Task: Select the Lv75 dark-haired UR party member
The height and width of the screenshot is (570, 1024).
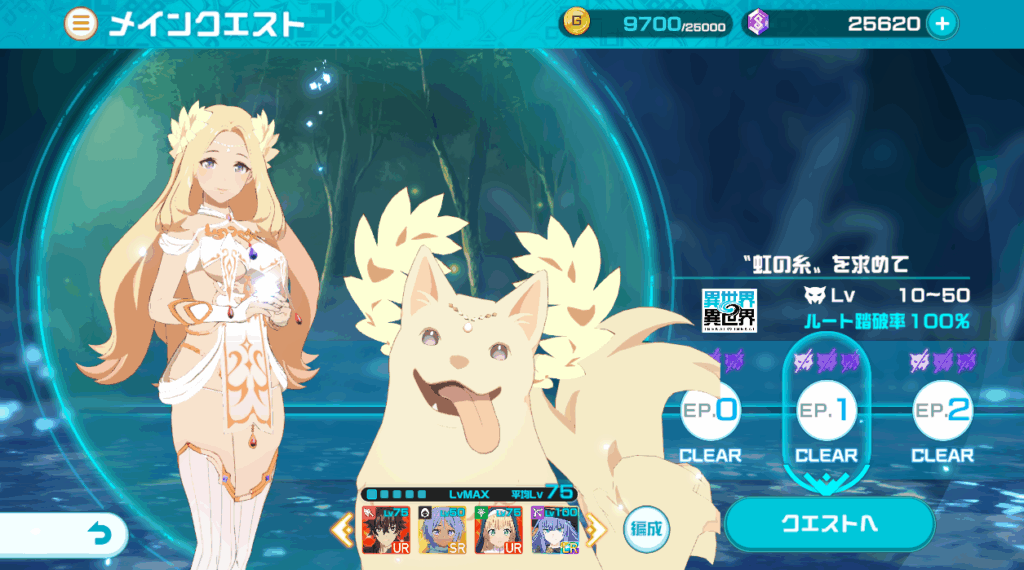Action: click(x=385, y=530)
